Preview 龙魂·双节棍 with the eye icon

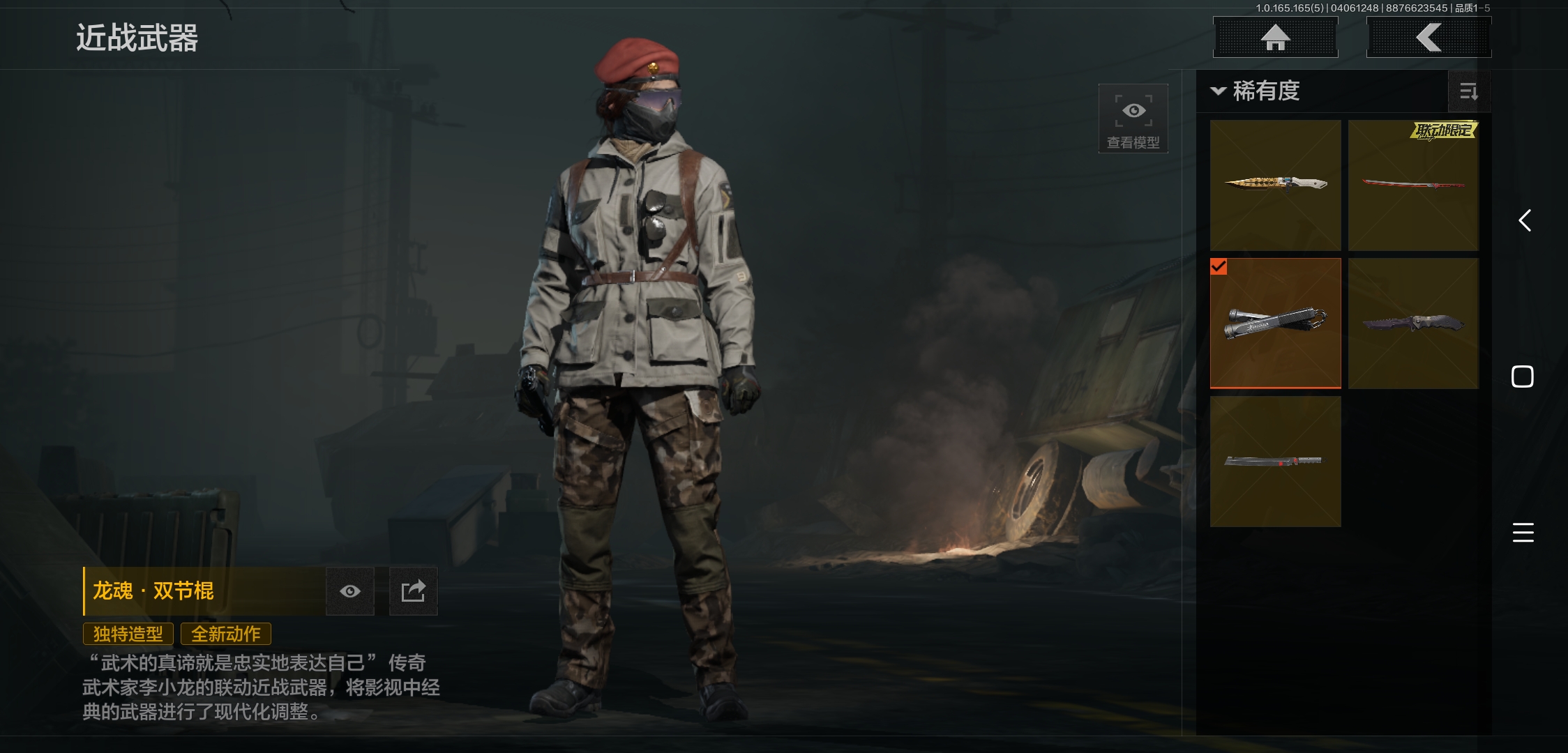[350, 591]
